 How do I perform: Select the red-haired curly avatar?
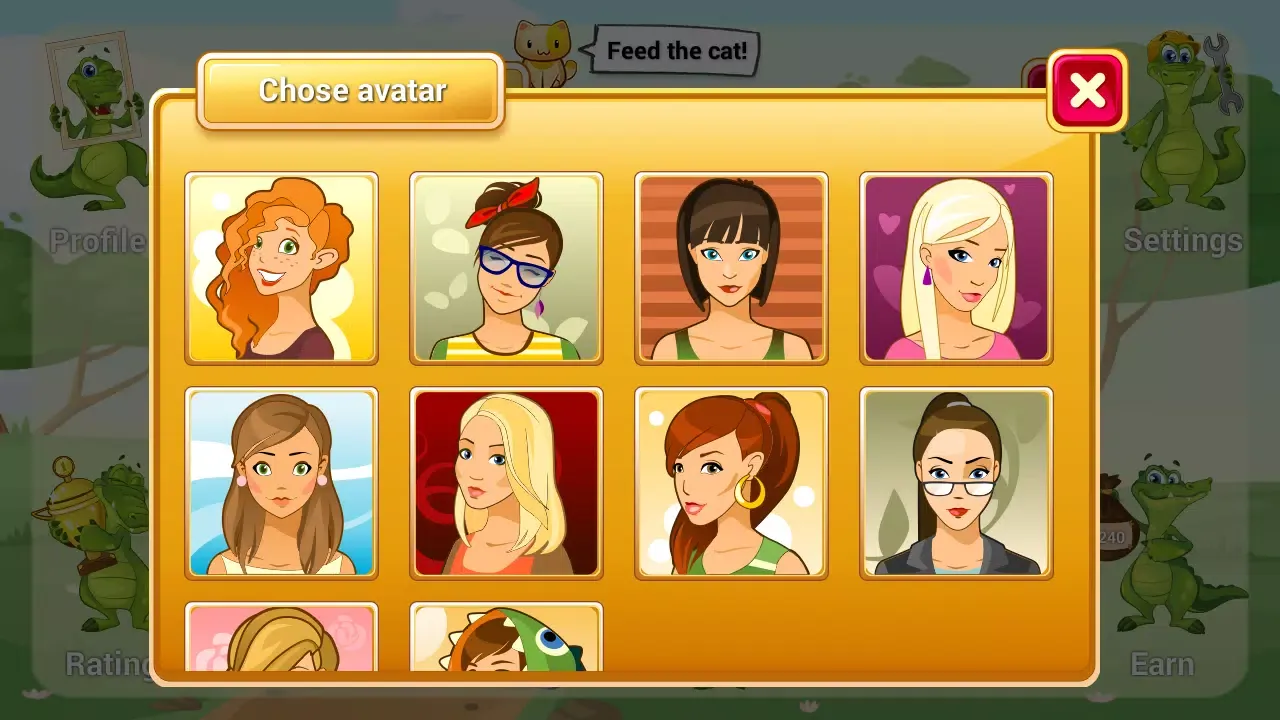click(282, 268)
